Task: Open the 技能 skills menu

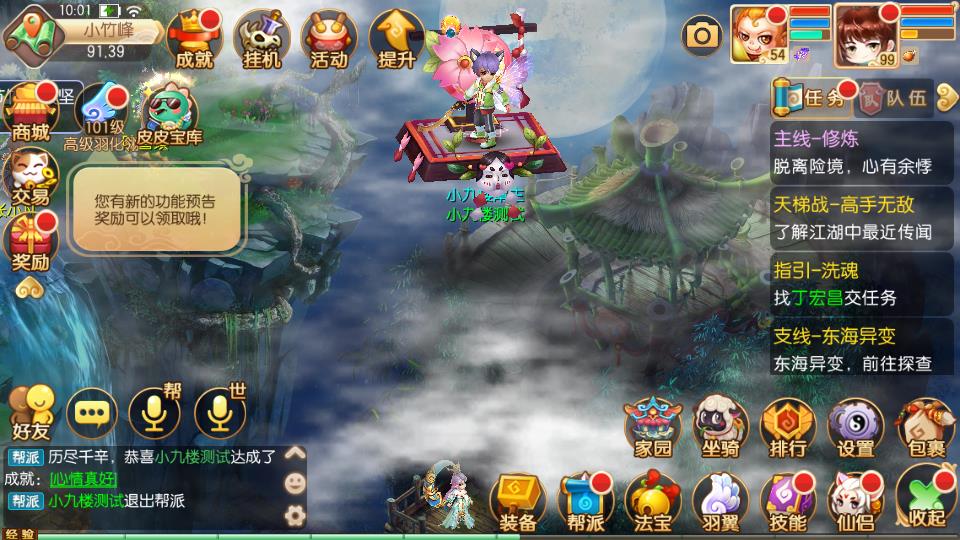Action: (788, 500)
